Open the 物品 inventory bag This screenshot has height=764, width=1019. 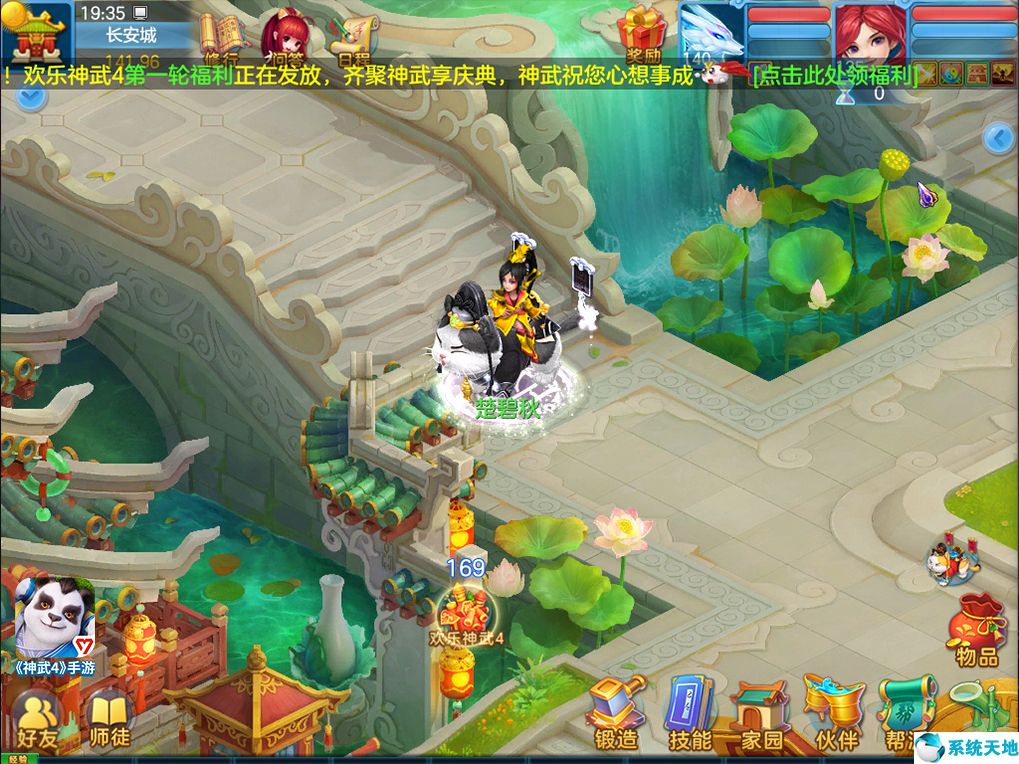click(x=976, y=629)
